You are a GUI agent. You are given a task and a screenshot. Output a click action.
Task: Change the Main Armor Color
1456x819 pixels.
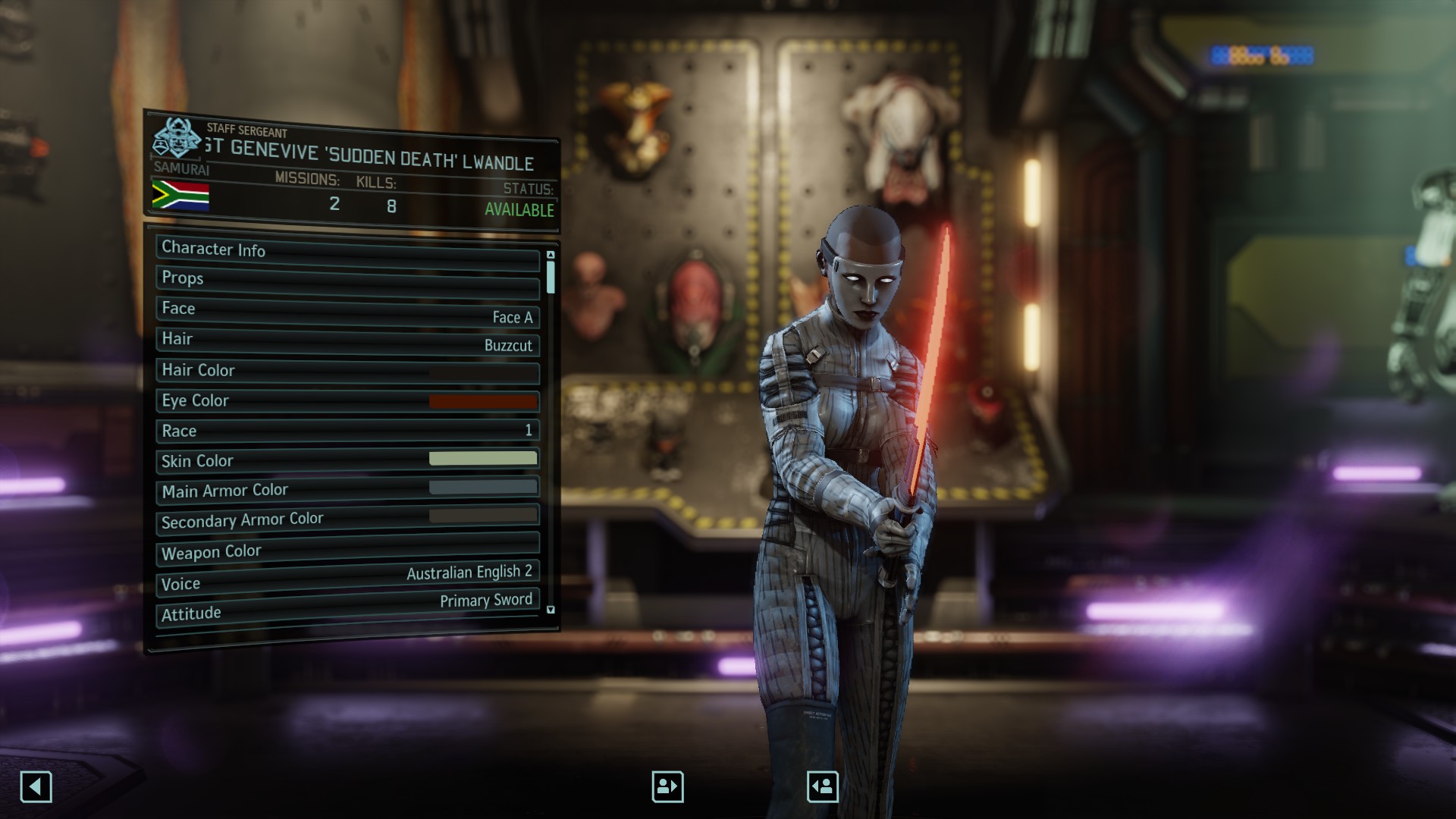click(347, 490)
